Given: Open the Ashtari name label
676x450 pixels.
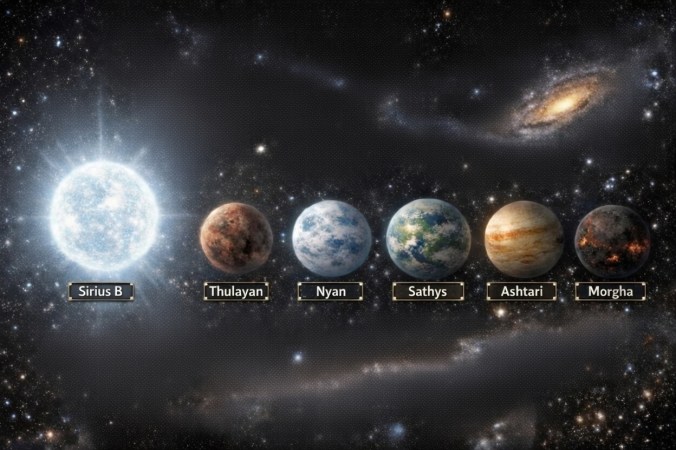Looking at the screenshot, I should point(522,291).
